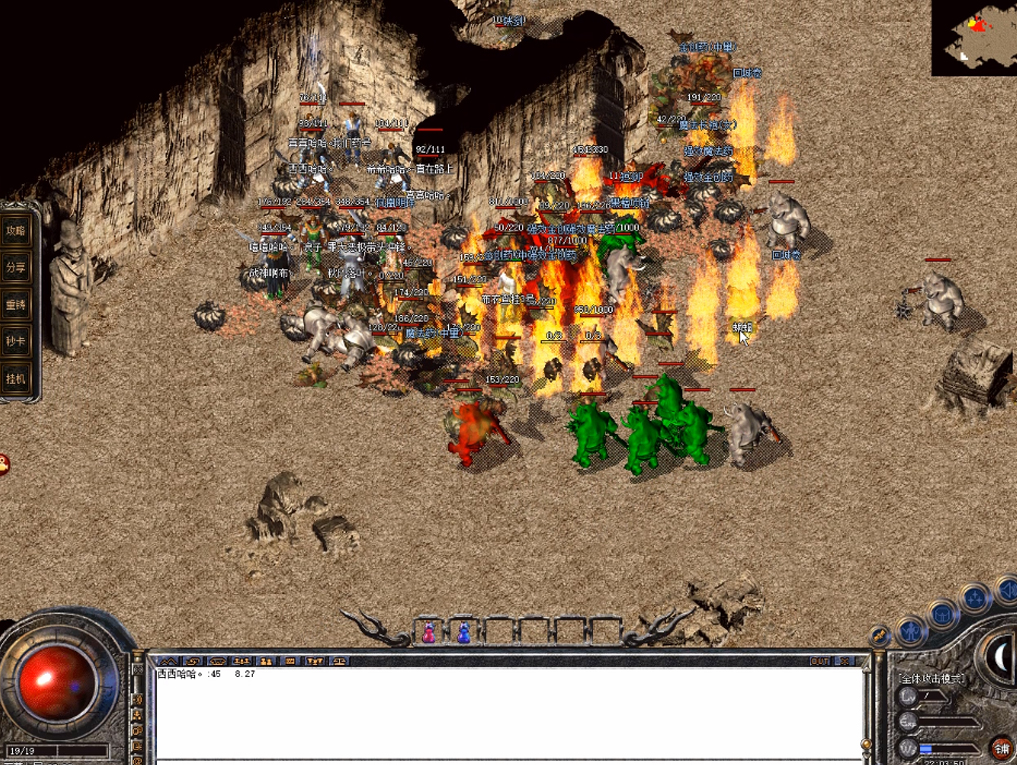
Task: Use the red potion in the hotbar
Action: [428, 632]
